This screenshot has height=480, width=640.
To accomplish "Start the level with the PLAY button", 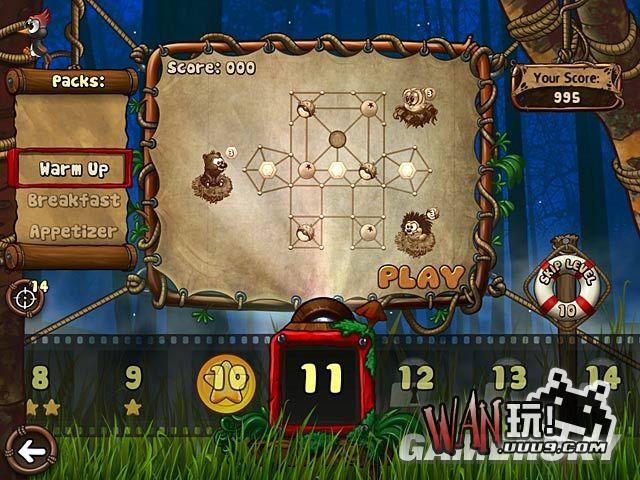I will pos(421,276).
